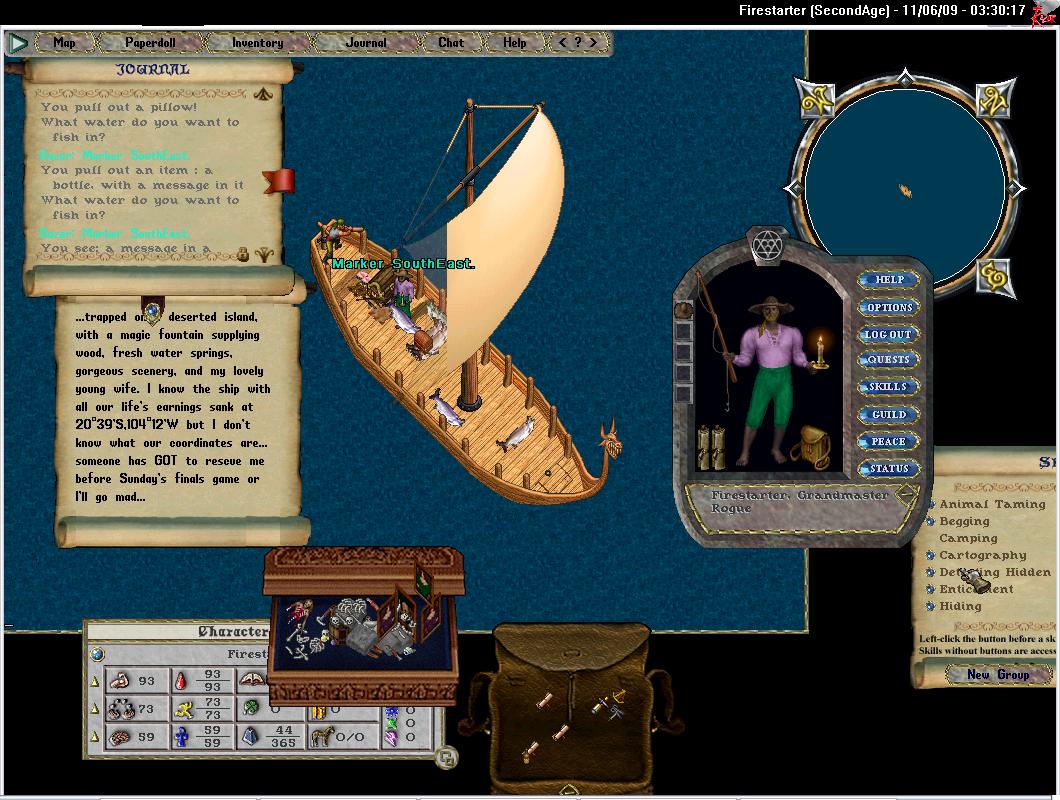Click the circular radar minimap
Viewport: 1060px width, 800px height.
pyautogui.click(x=904, y=189)
